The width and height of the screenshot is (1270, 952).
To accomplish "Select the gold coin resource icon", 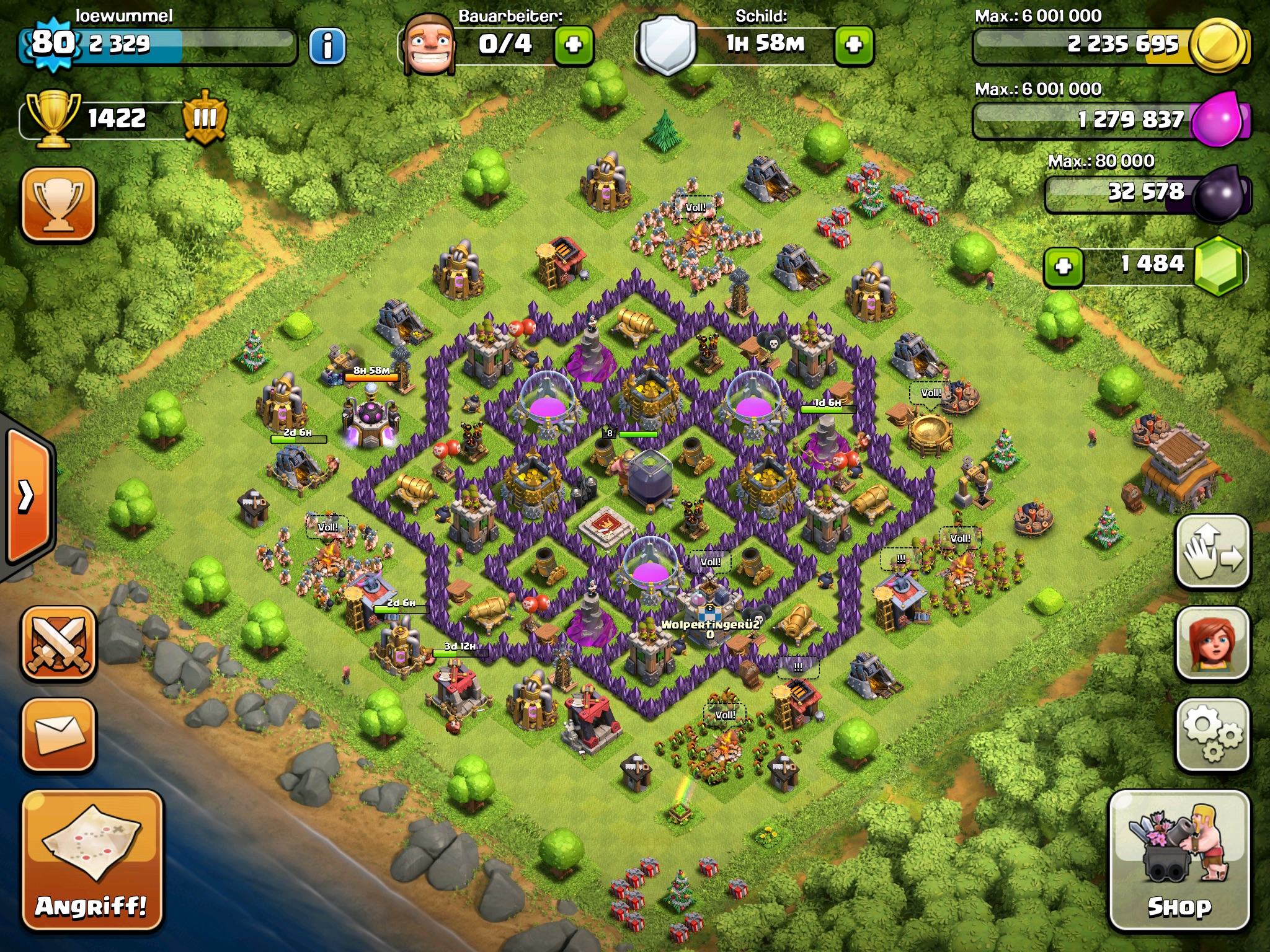I will click(1219, 45).
